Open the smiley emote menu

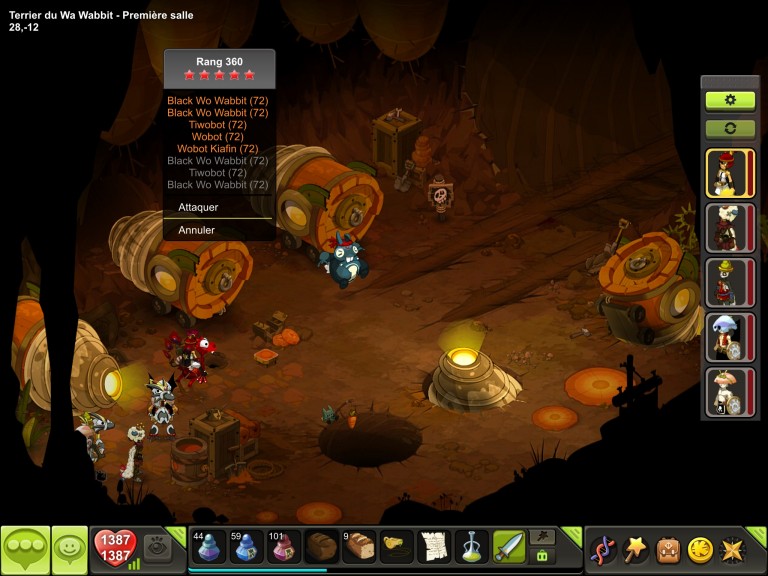(69, 548)
